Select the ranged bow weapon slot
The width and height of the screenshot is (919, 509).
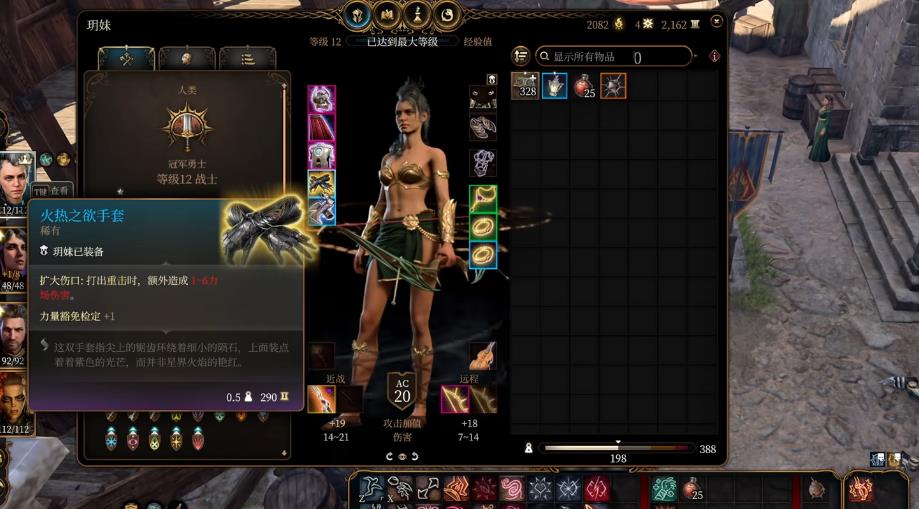455,399
